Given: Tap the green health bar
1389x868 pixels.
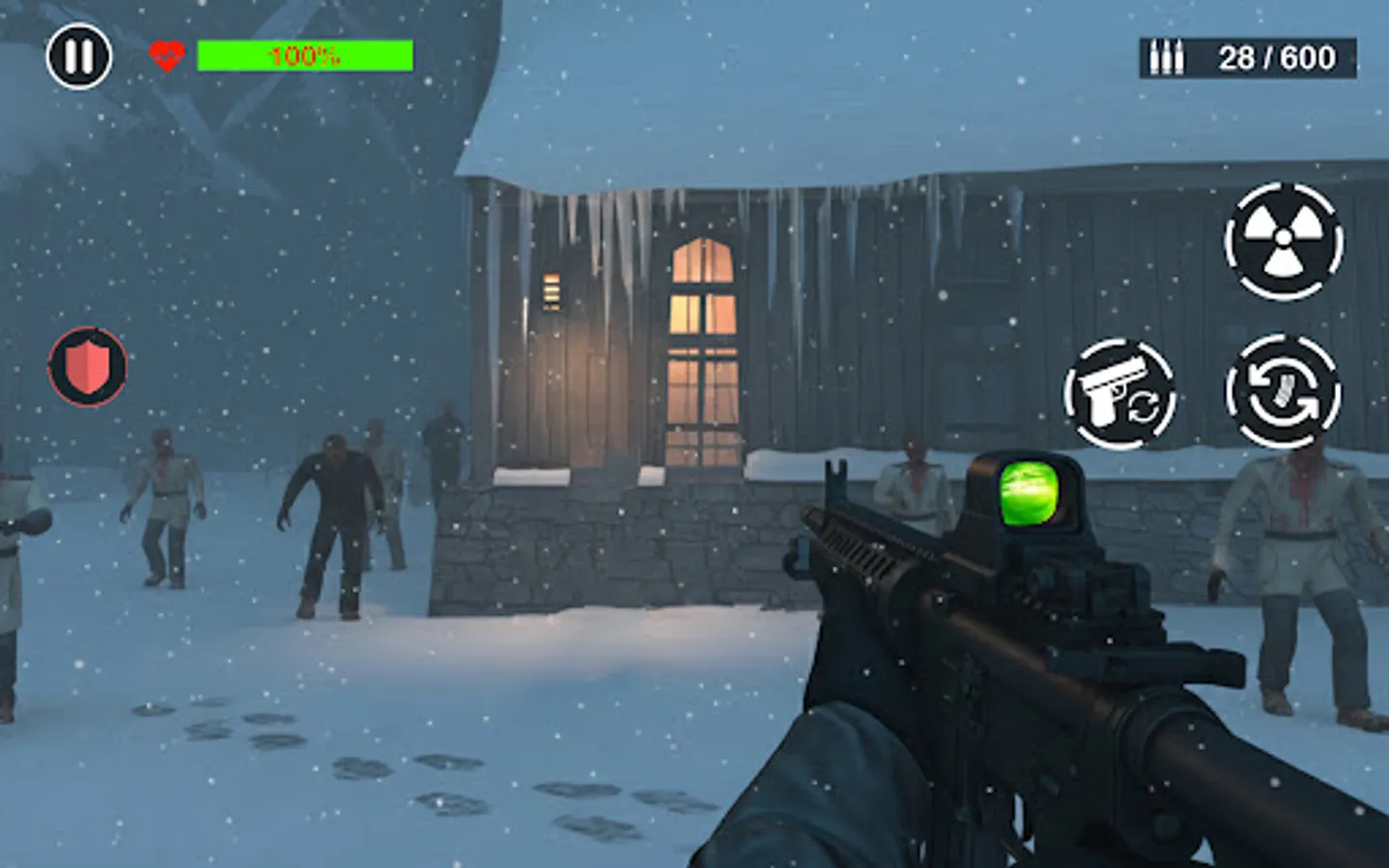Looking at the screenshot, I should 304,57.
